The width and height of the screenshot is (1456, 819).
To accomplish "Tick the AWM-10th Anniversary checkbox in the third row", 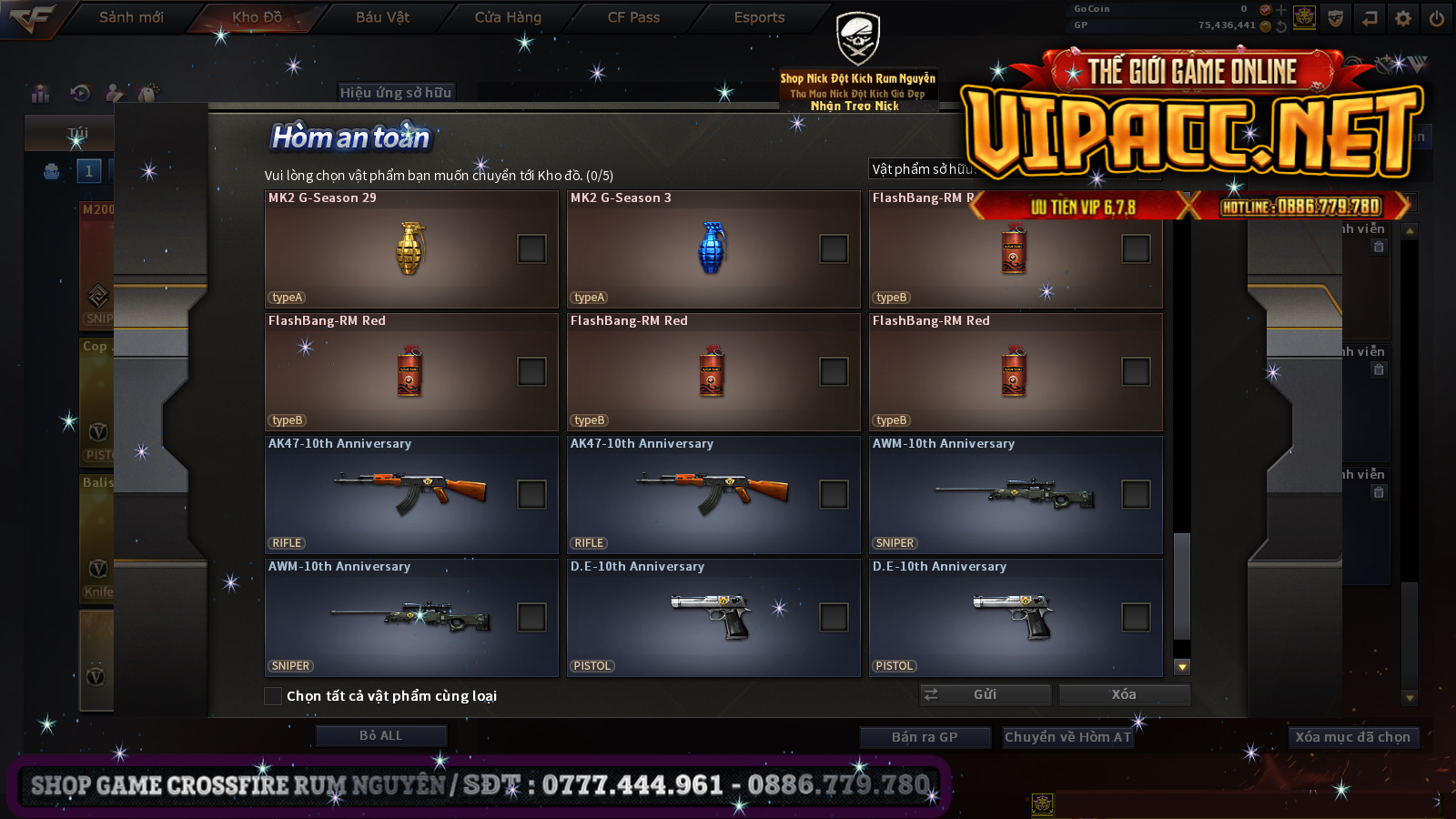I will [x=1136, y=494].
